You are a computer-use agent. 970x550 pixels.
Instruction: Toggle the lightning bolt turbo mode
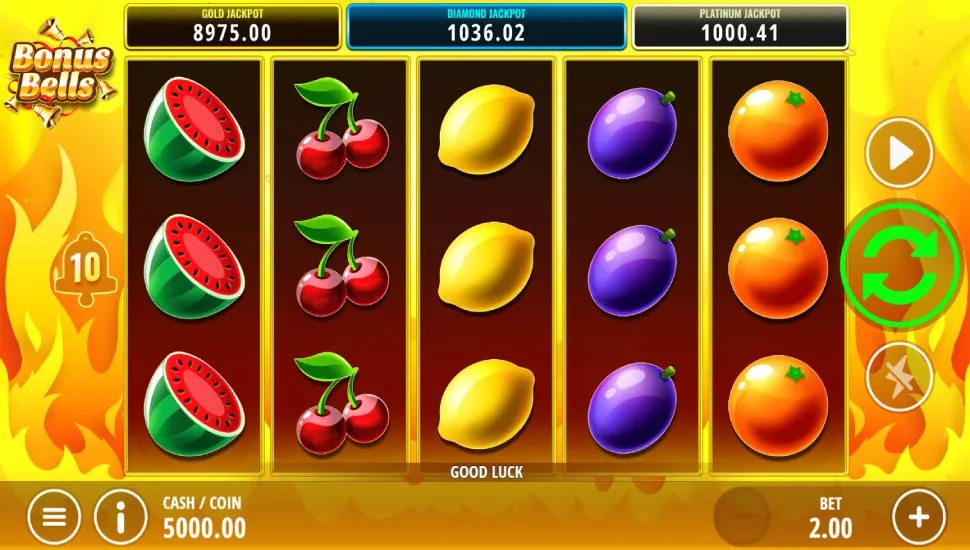(x=899, y=377)
